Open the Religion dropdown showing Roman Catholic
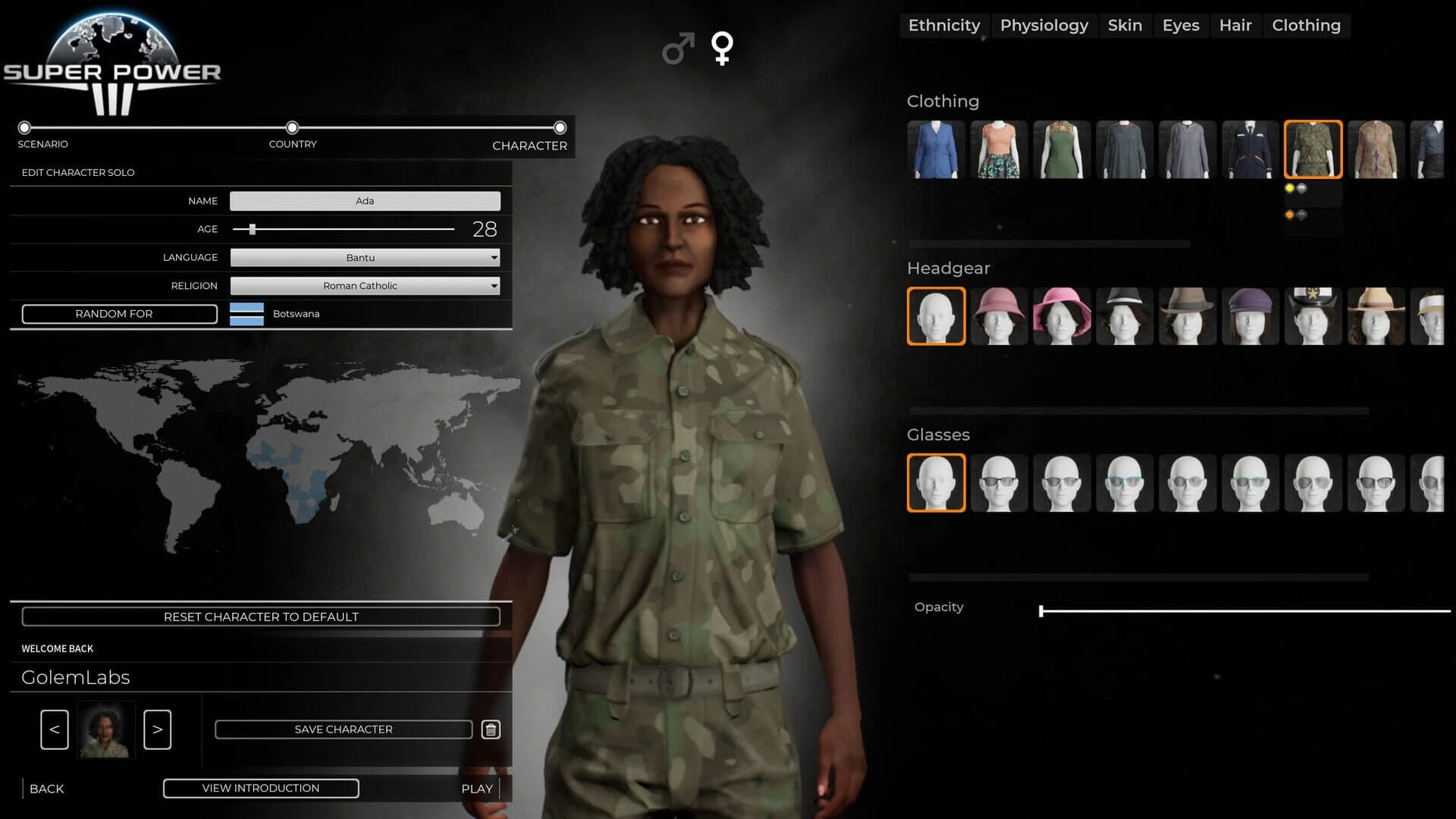 point(364,286)
